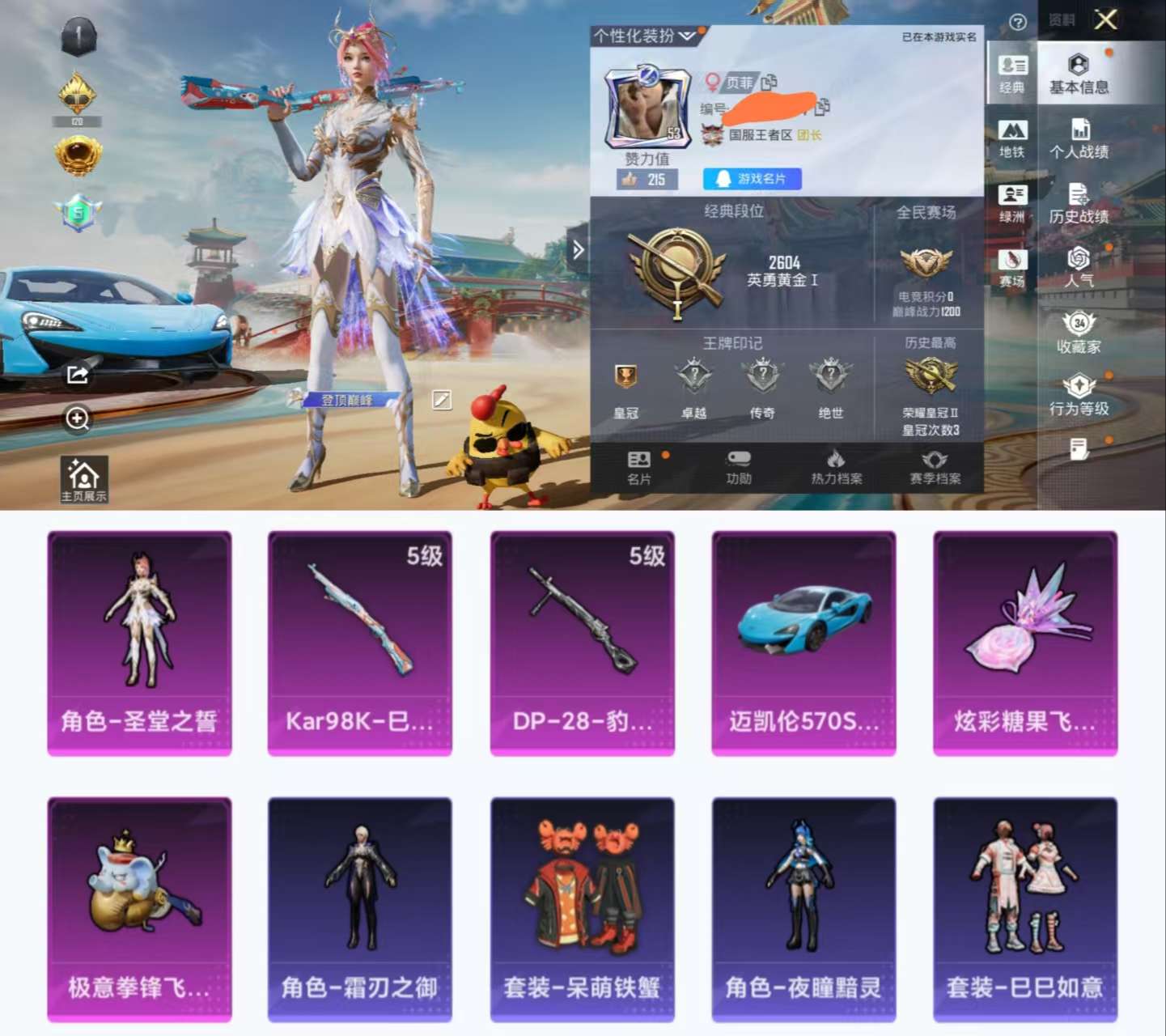Open the 名片 card panel
Image resolution: width=1166 pixels, height=1036 pixels.
click(639, 469)
